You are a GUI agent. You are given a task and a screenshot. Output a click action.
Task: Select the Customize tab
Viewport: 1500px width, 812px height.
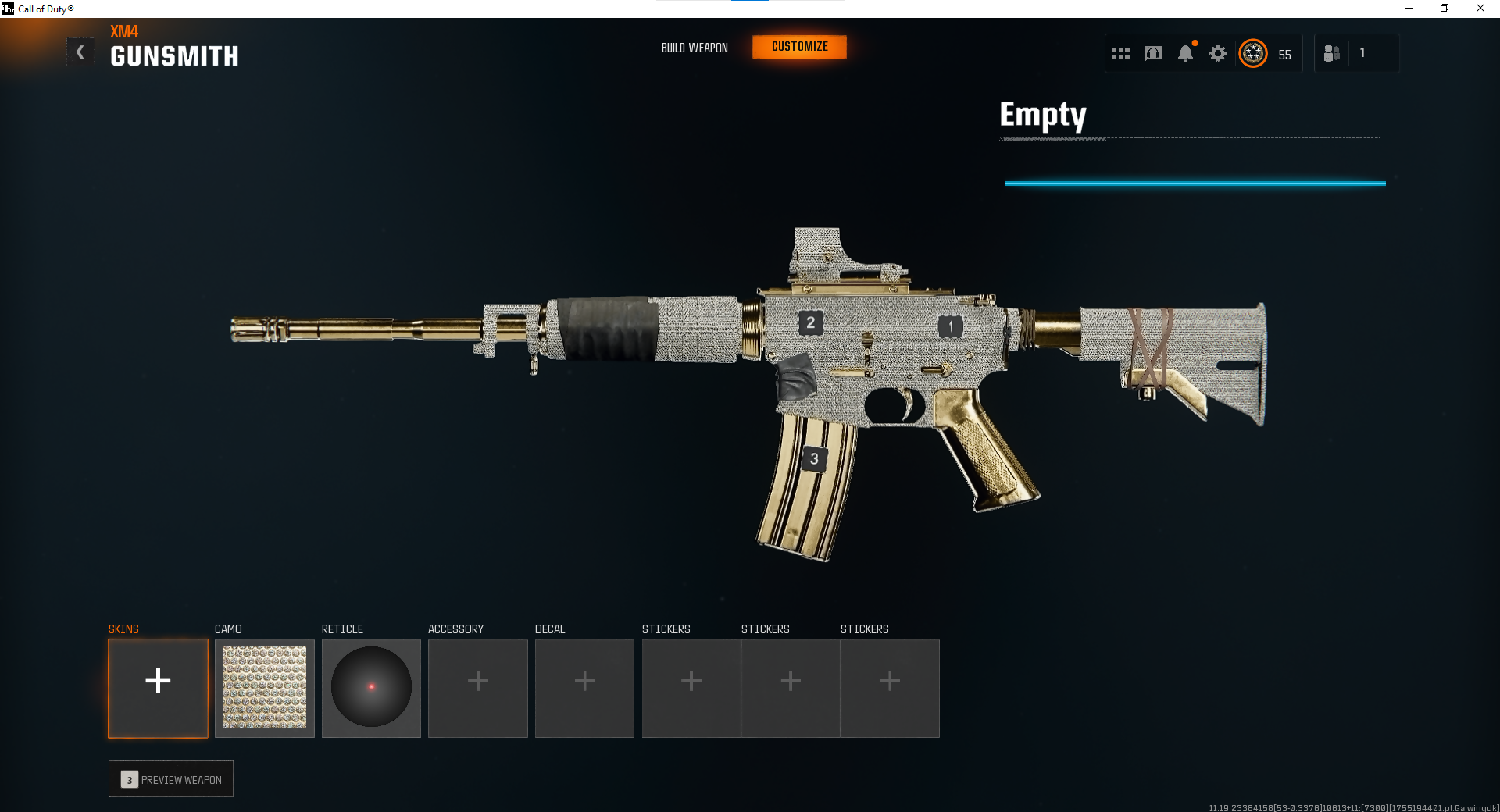pos(799,47)
